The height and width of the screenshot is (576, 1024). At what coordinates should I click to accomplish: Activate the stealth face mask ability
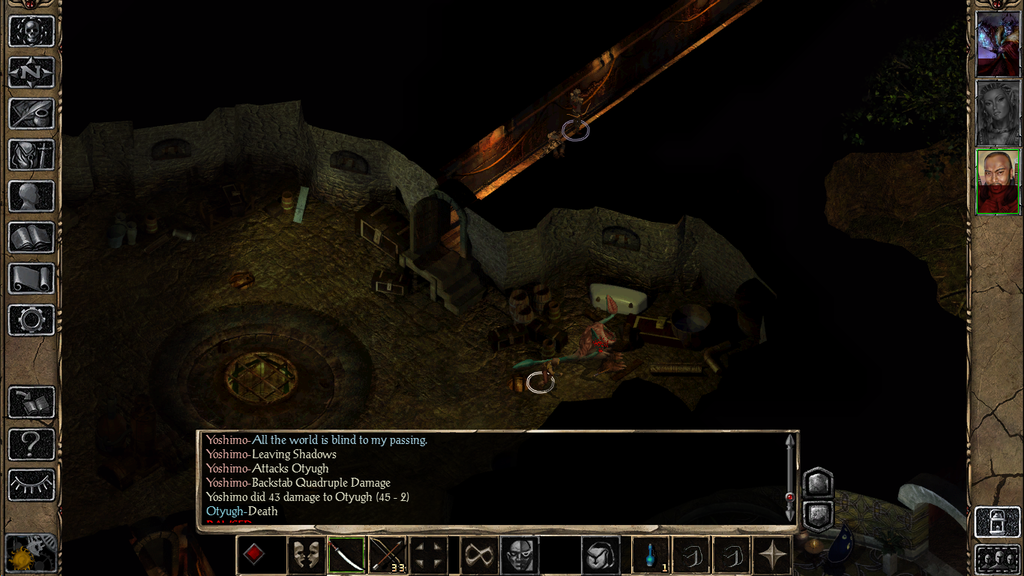pos(519,555)
